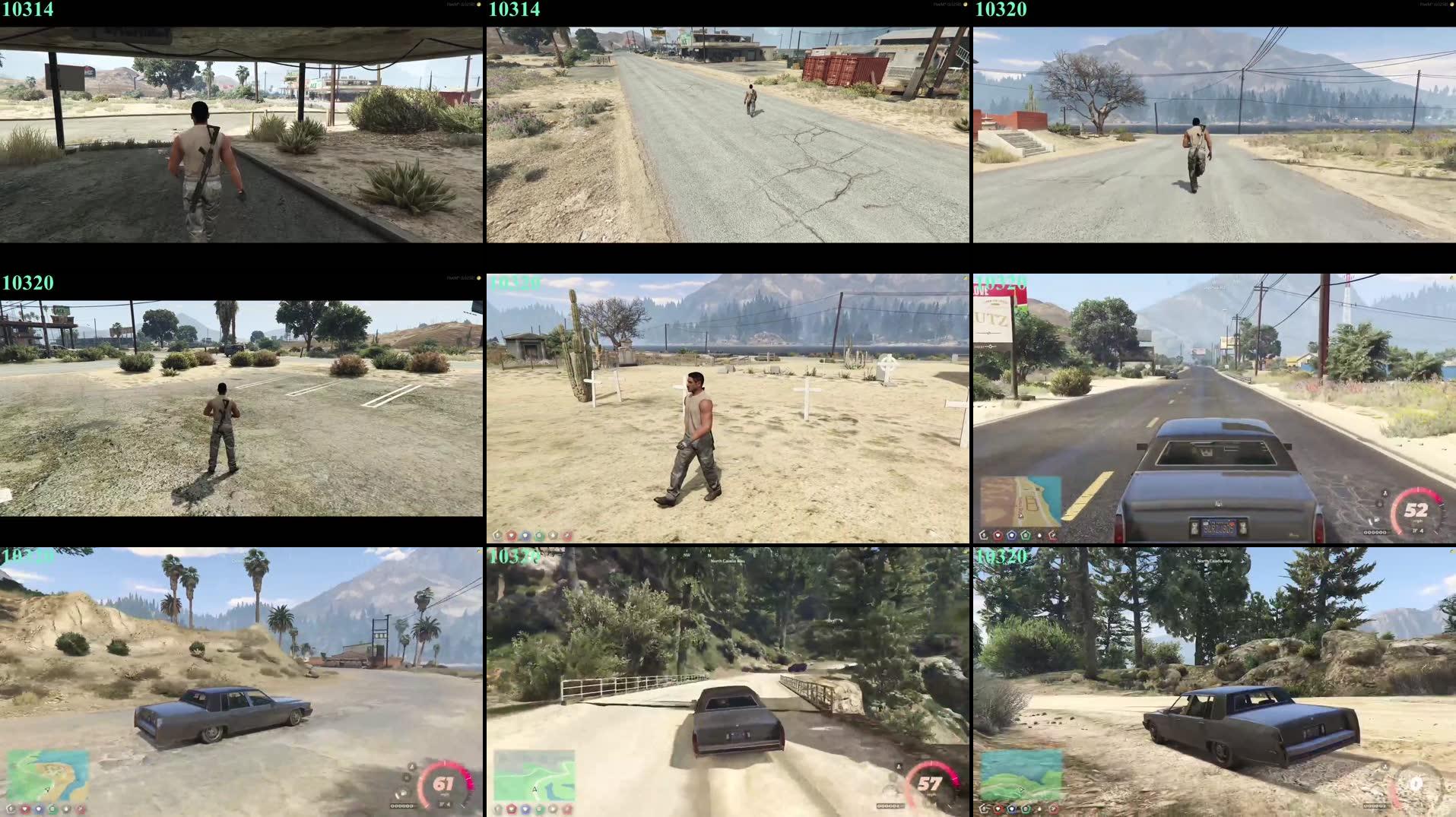The image size is (1456, 817).
Task: Select the blue armor shield icon
Action: pos(1012,534)
